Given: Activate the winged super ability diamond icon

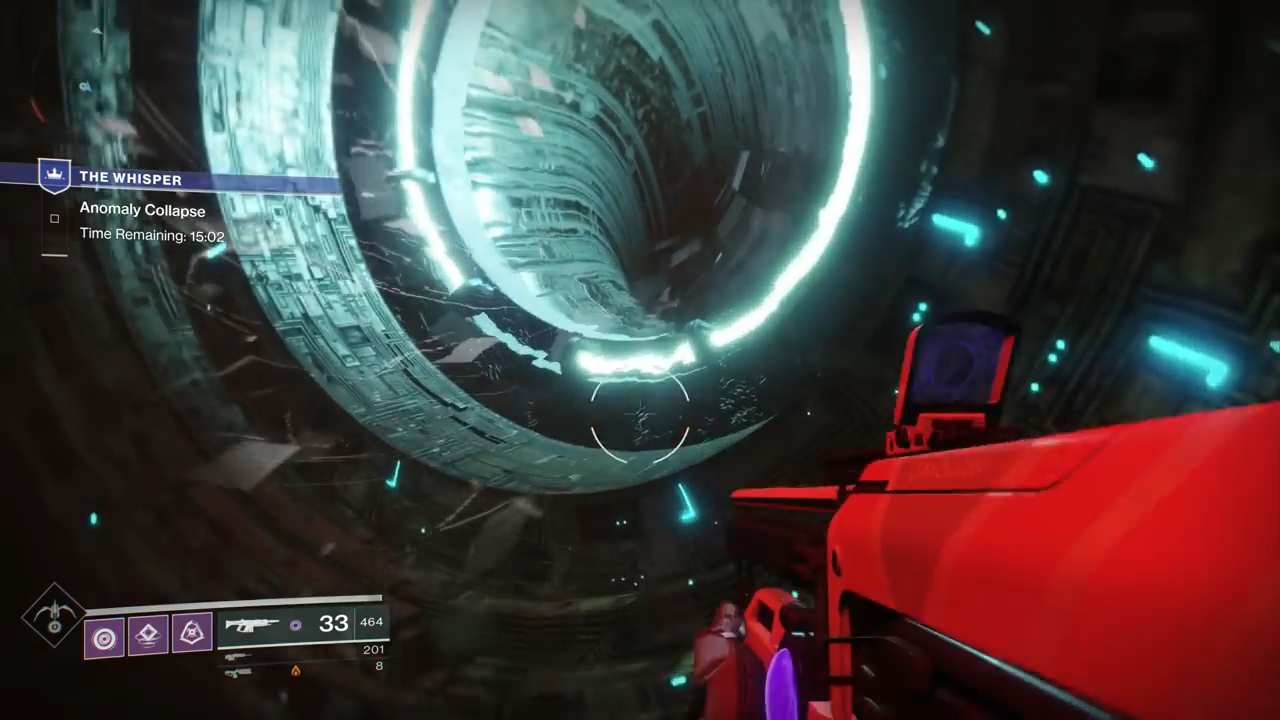Looking at the screenshot, I should click(55, 616).
